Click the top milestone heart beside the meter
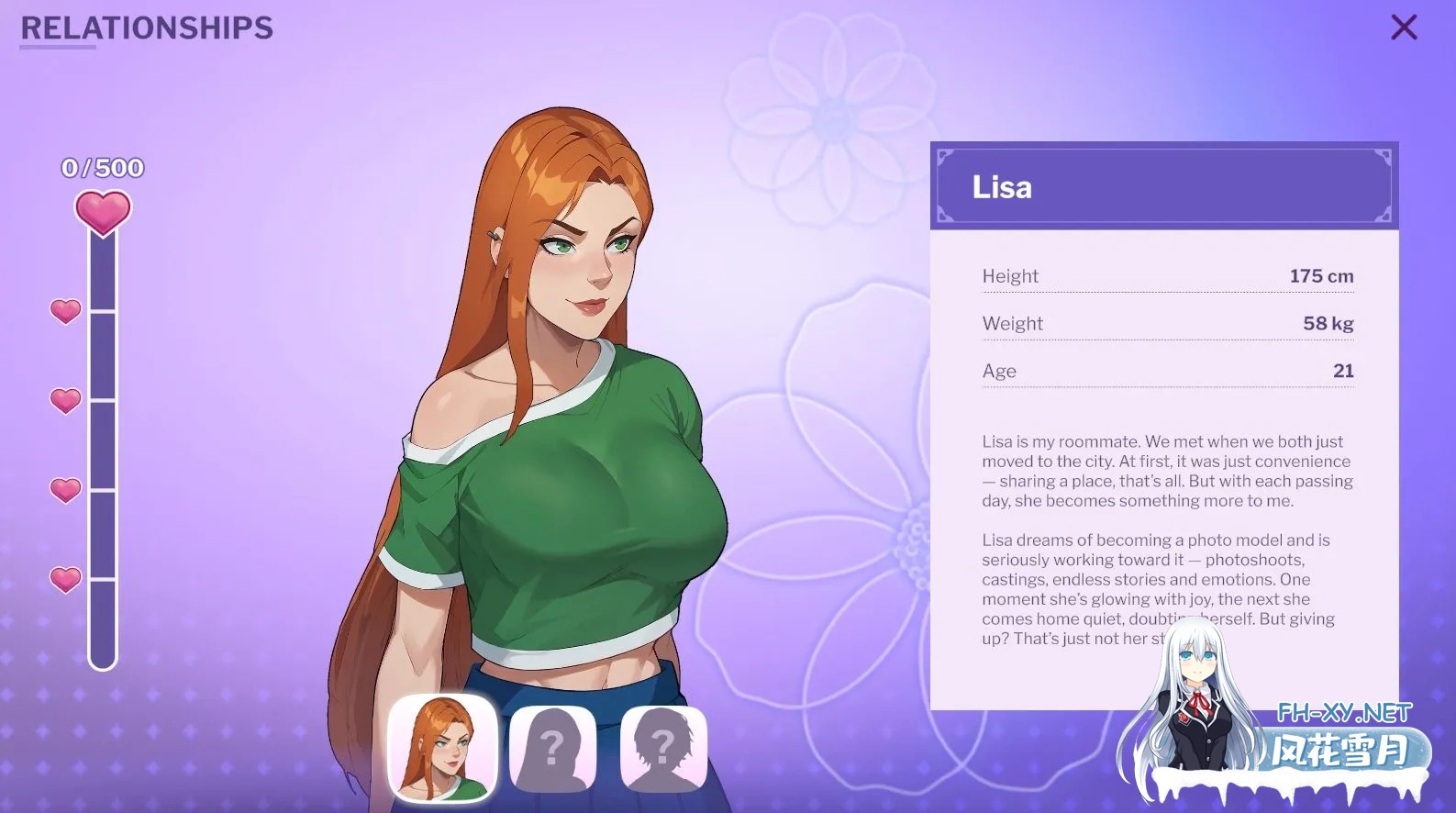Screen dimensions: 1456x813 pyautogui.click(x=62, y=312)
